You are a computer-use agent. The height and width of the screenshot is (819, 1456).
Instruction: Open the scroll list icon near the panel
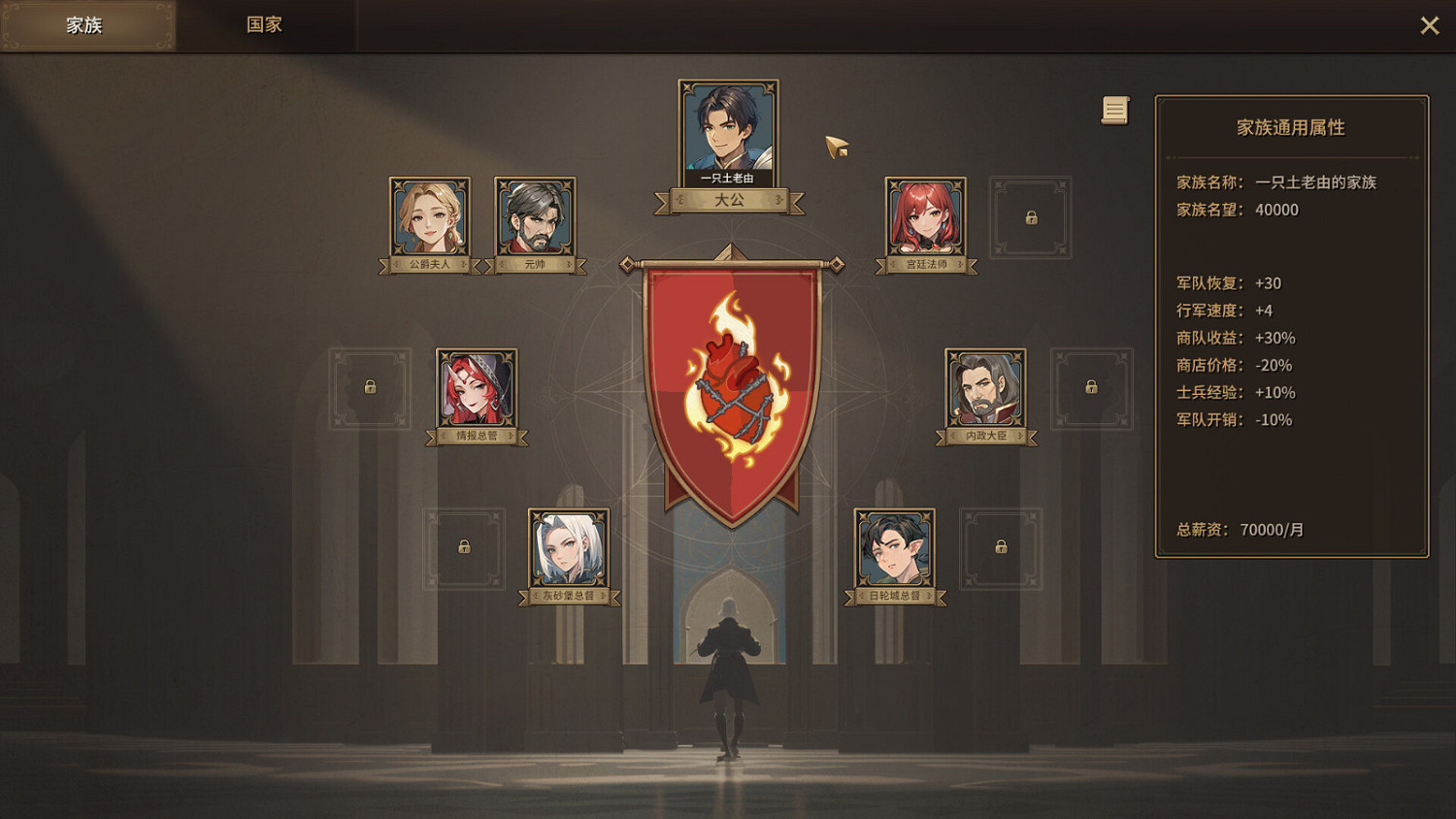tap(1113, 111)
